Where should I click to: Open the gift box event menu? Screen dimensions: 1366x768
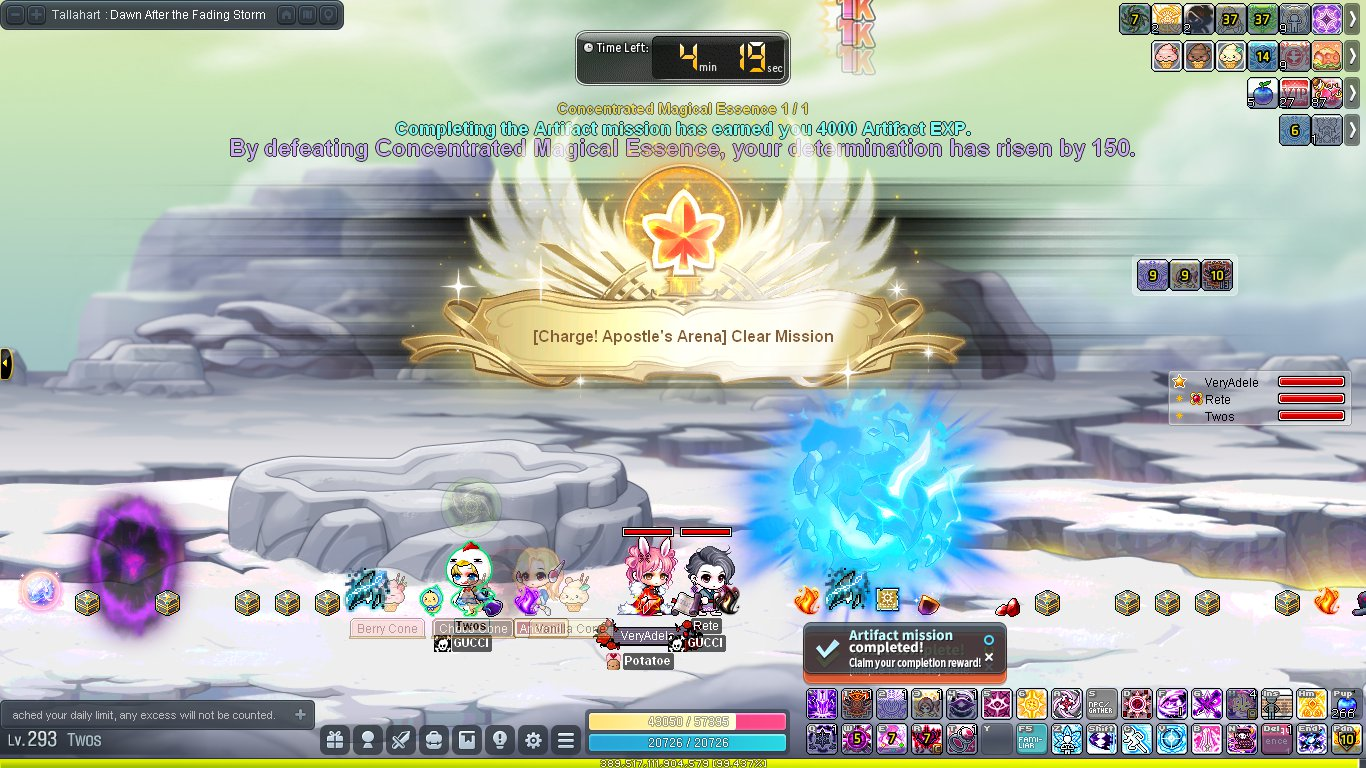click(x=335, y=740)
